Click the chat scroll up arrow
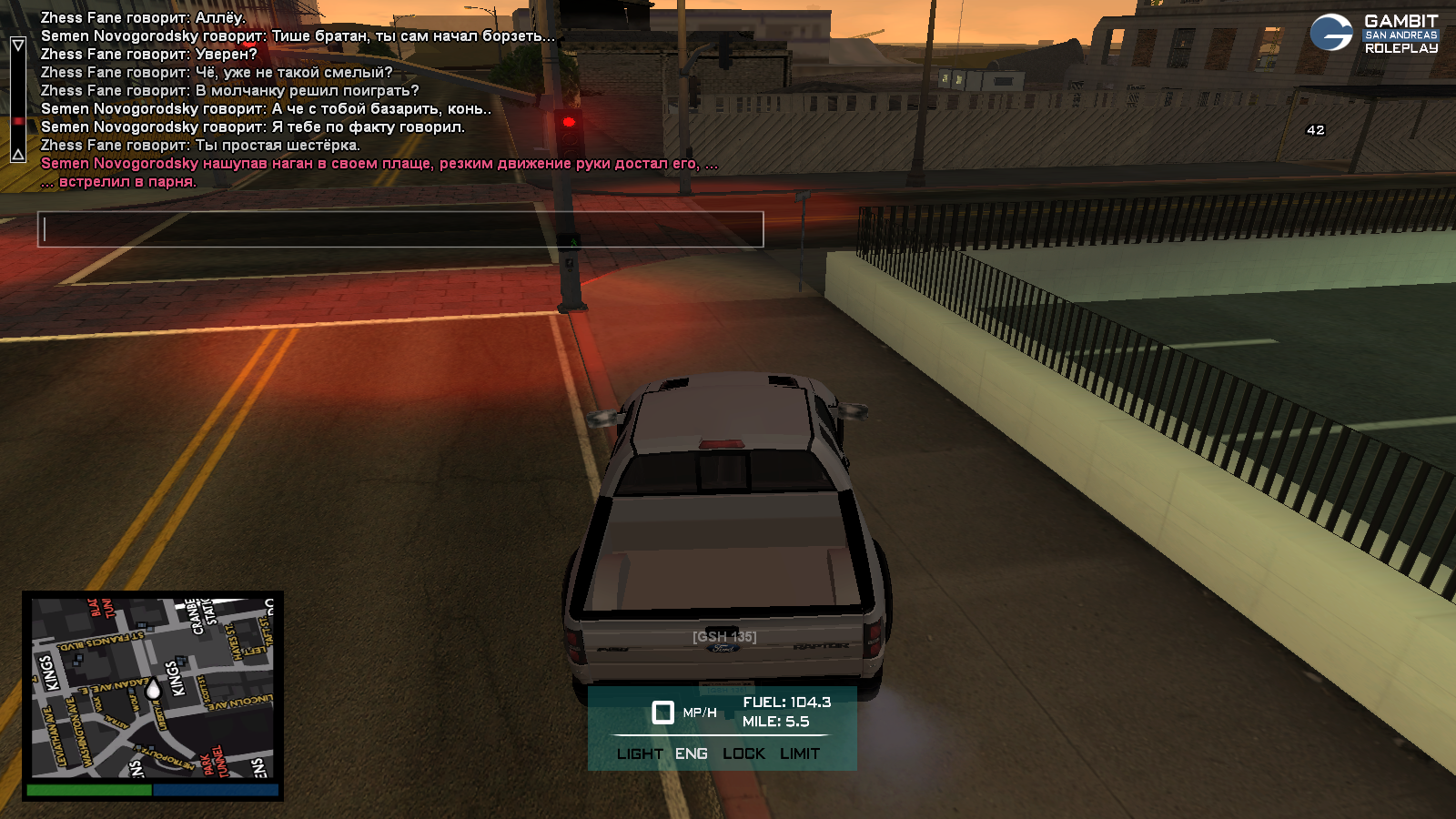Image resolution: width=1456 pixels, height=819 pixels. [18, 45]
